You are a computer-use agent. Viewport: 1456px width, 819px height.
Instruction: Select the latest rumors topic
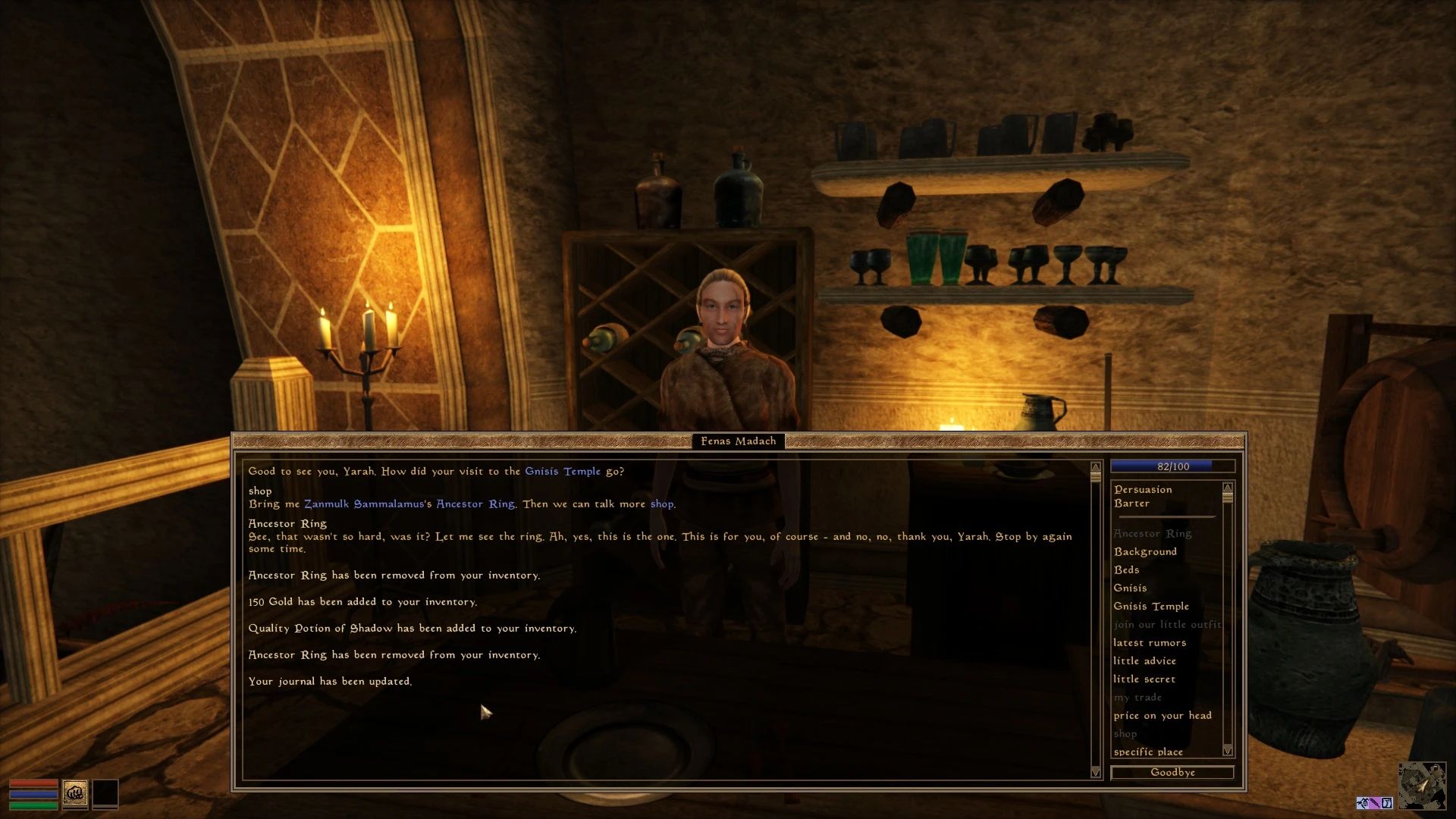click(x=1149, y=642)
